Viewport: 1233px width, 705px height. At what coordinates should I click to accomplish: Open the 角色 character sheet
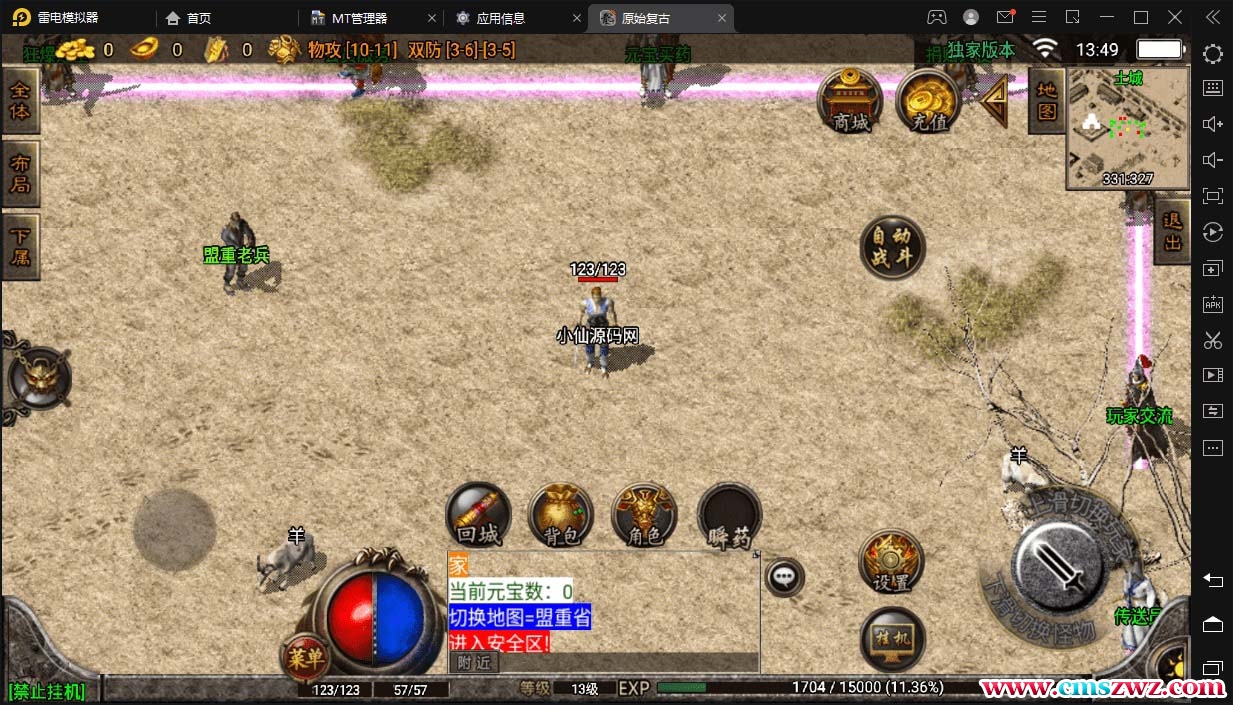(x=644, y=515)
